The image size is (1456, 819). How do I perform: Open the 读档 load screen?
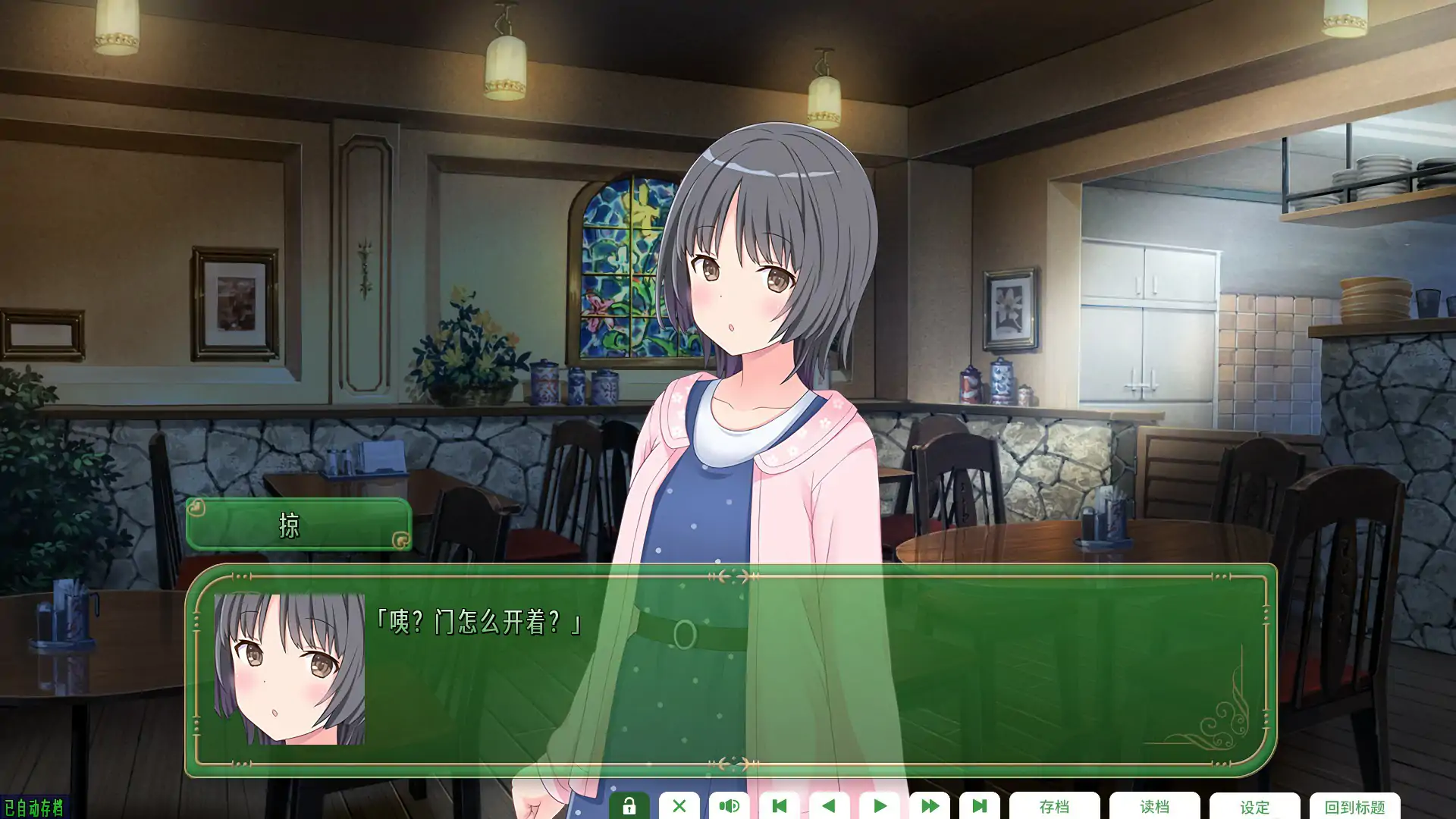[x=1155, y=807]
